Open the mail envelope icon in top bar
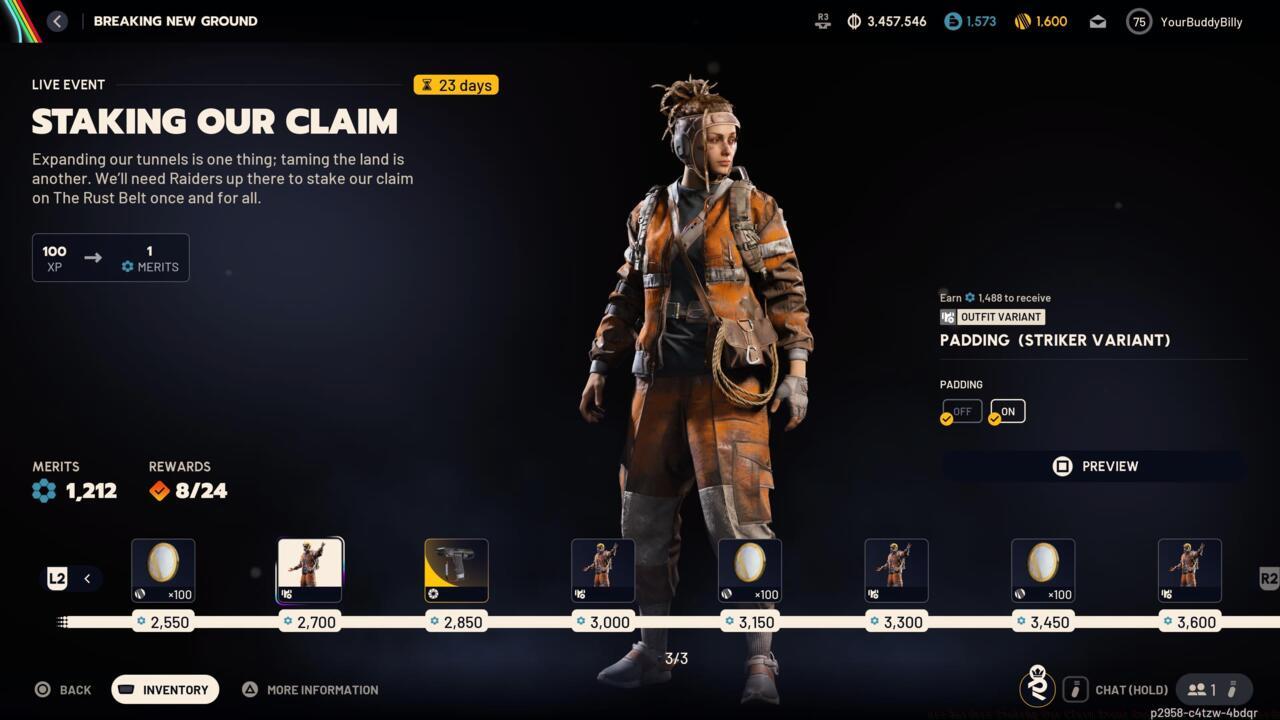The height and width of the screenshot is (720, 1280). point(1097,20)
